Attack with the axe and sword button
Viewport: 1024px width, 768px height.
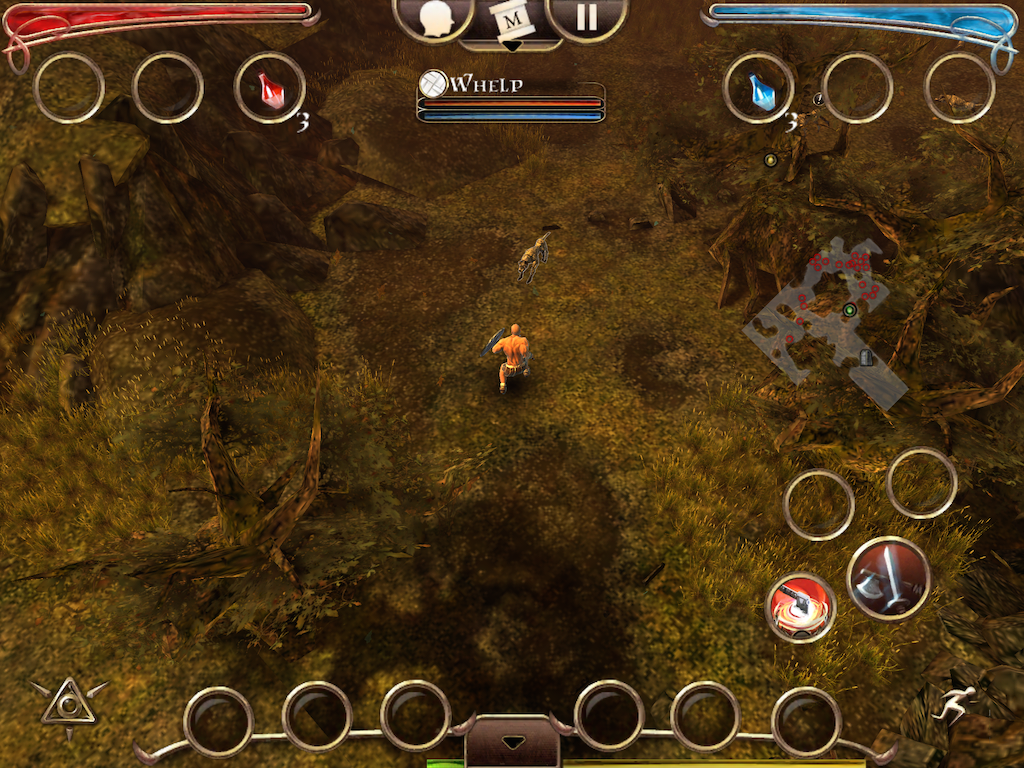(x=888, y=578)
